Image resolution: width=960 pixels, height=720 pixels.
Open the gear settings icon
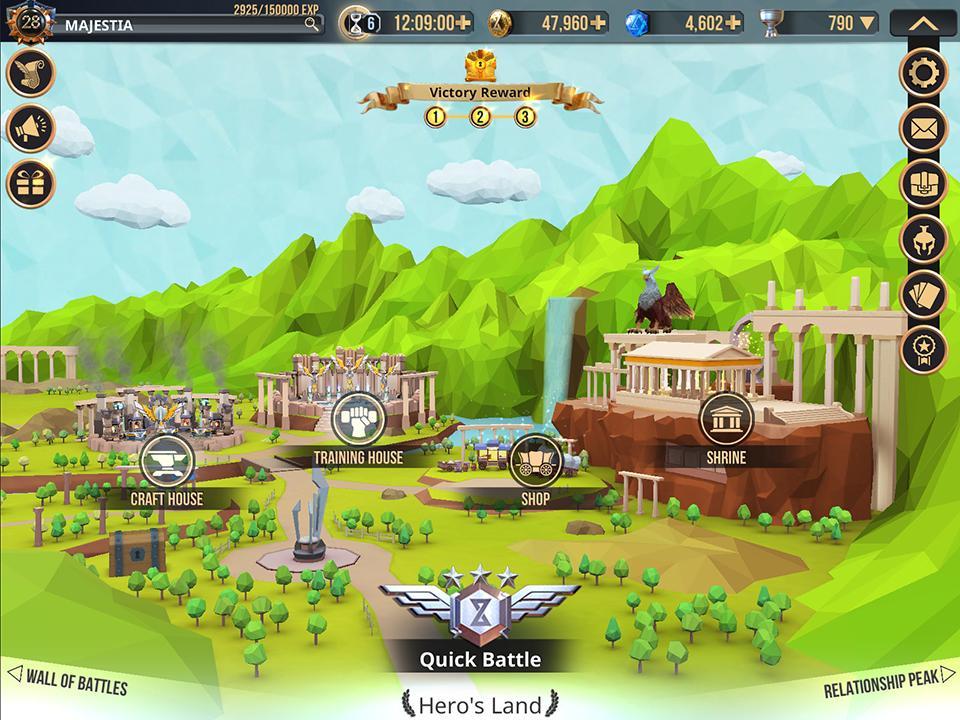click(x=923, y=72)
